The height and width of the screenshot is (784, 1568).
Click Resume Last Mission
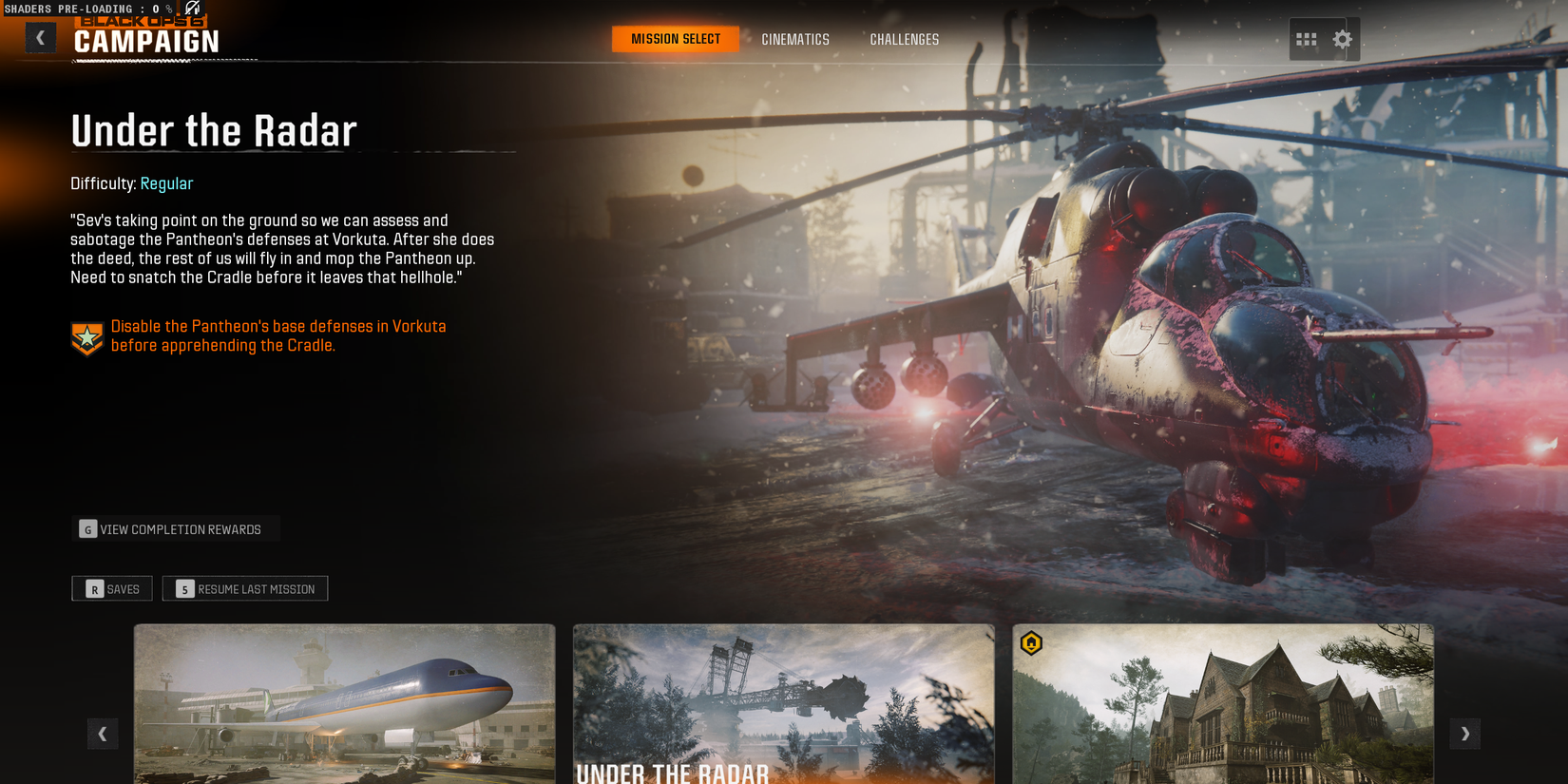click(245, 588)
